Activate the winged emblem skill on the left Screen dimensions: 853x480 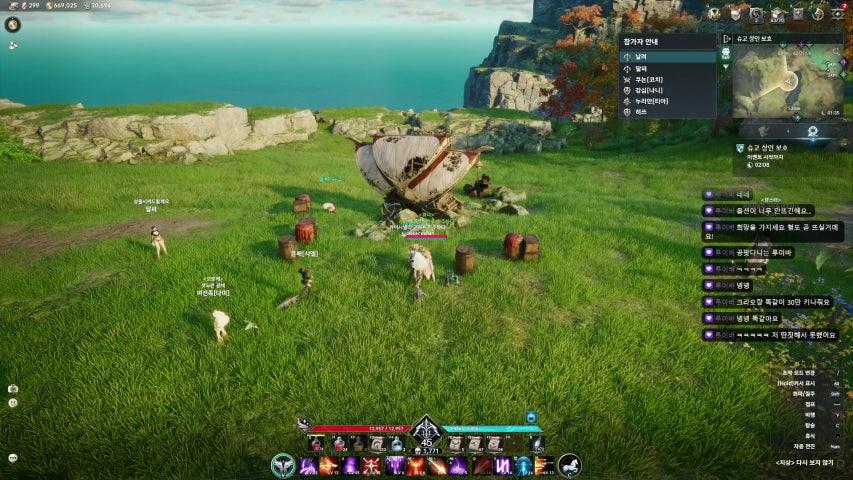283,466
